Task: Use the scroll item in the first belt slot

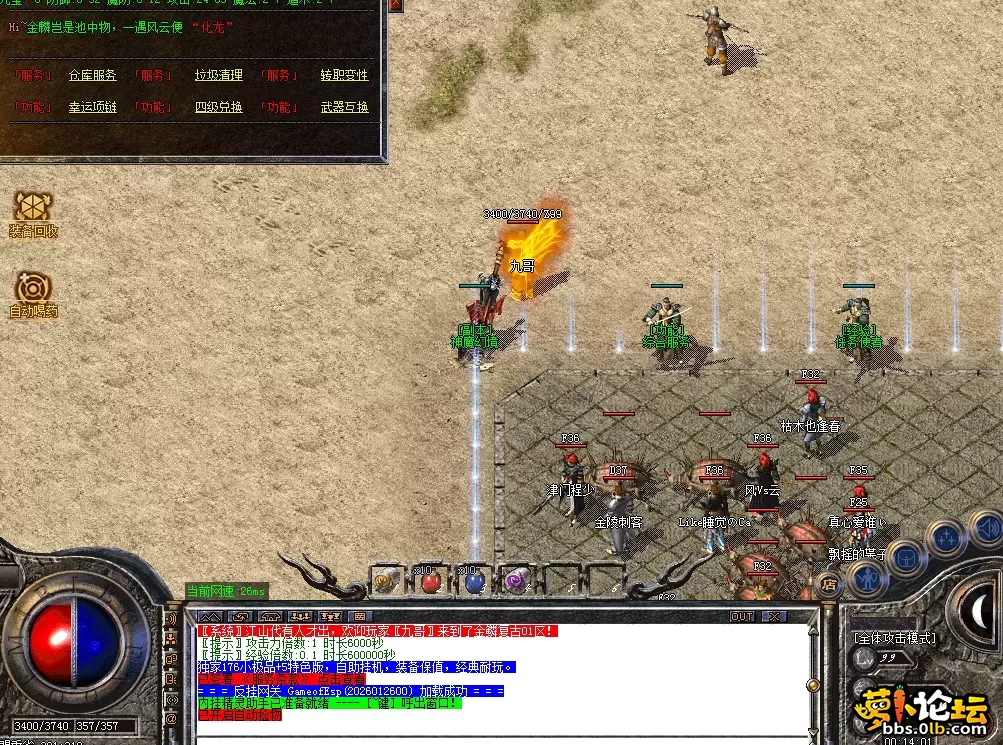Action: click(386, 579)
